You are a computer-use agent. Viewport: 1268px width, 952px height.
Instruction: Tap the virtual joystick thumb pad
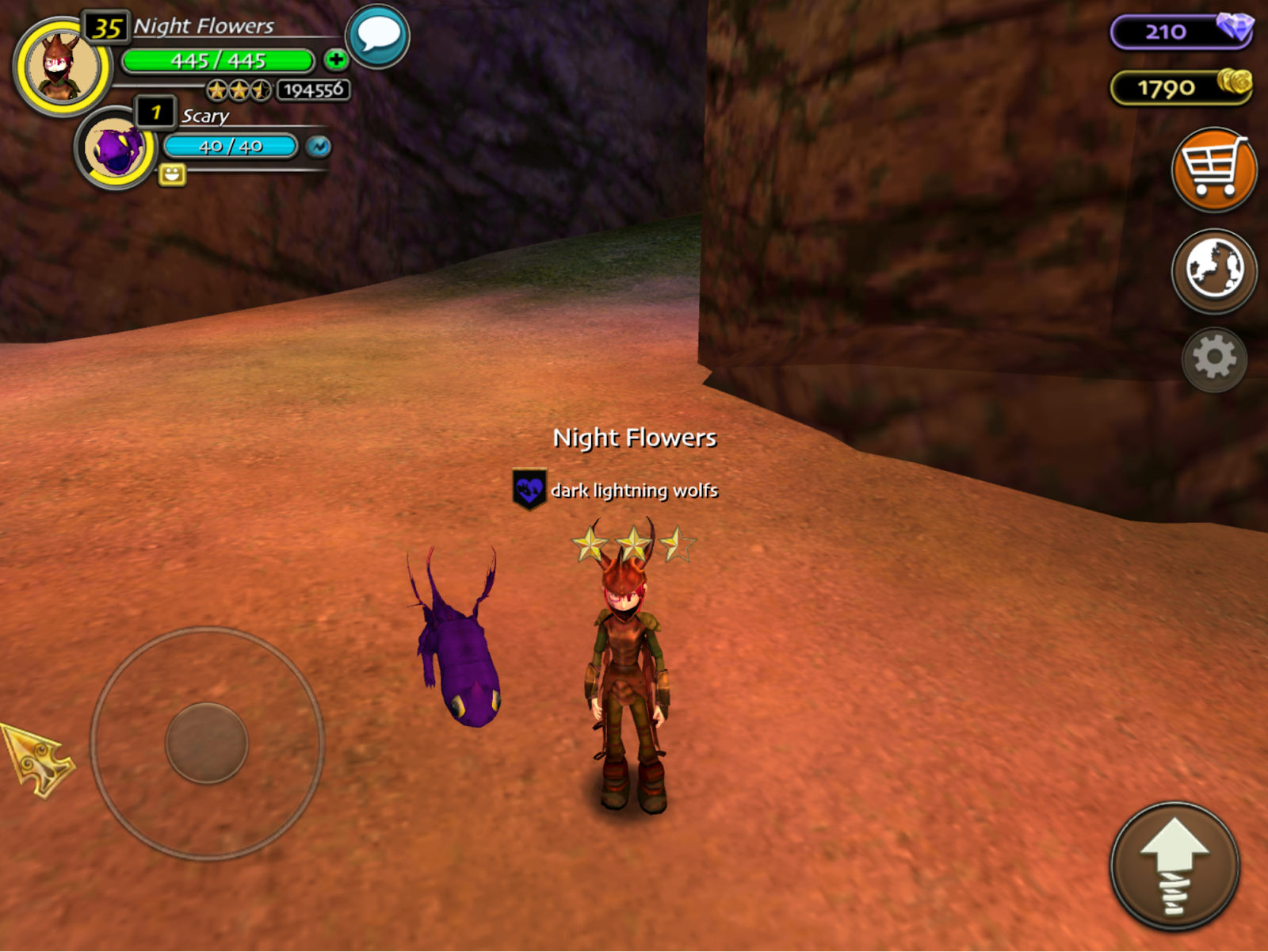click(x=207, y=743)
